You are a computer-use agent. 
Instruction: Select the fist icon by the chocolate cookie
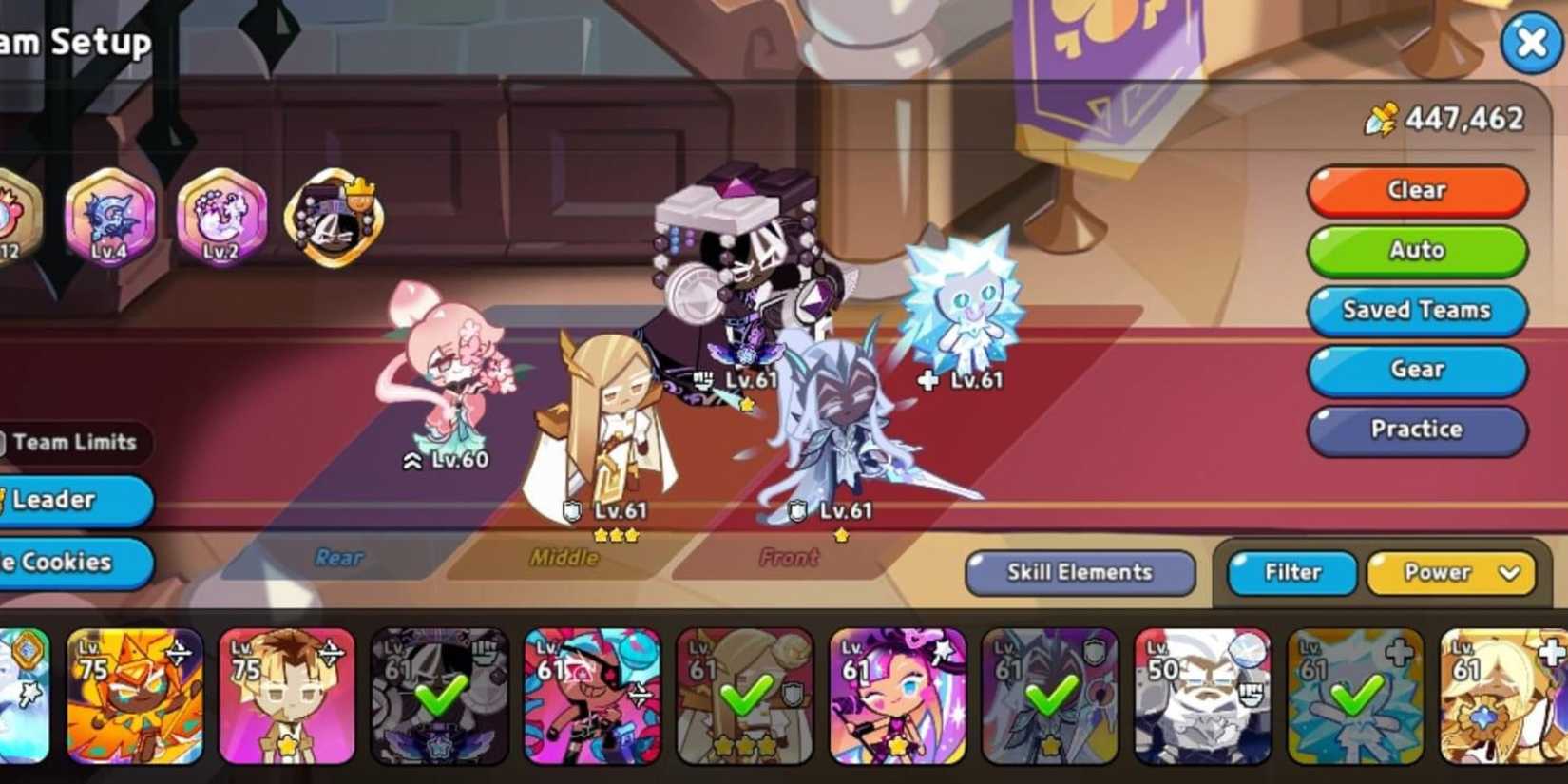point(701,379)
